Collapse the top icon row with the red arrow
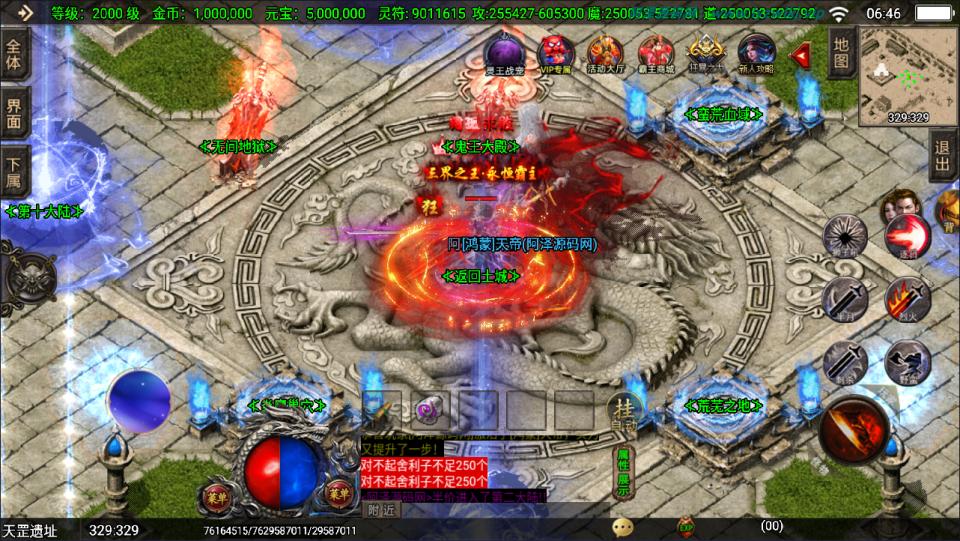 point(800,54)
